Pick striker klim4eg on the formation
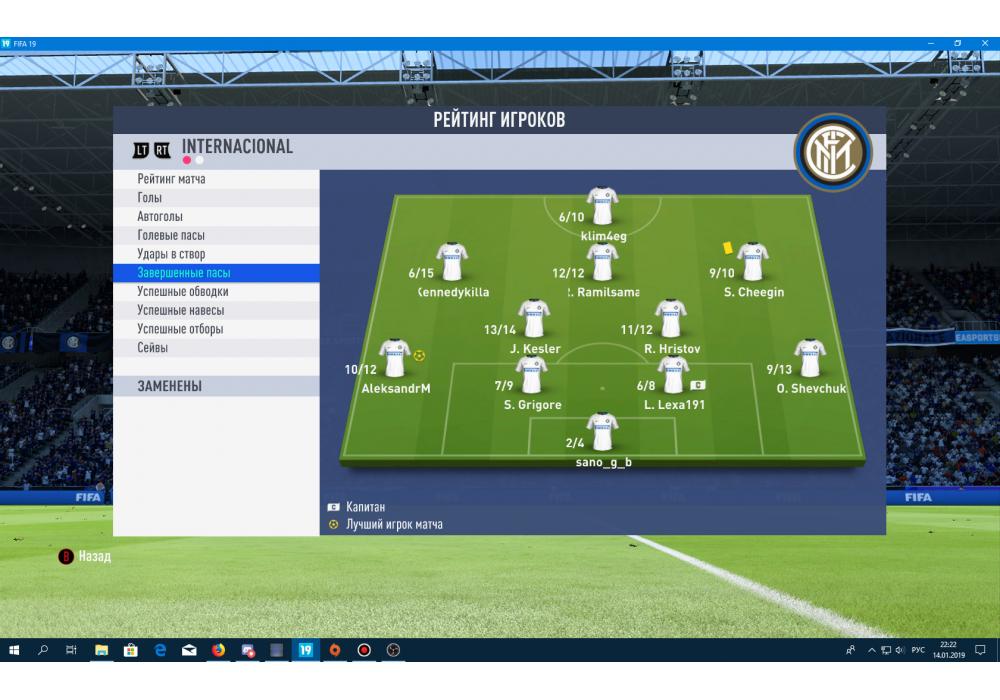Screen dimensions: 1000x700 [602, 207]
